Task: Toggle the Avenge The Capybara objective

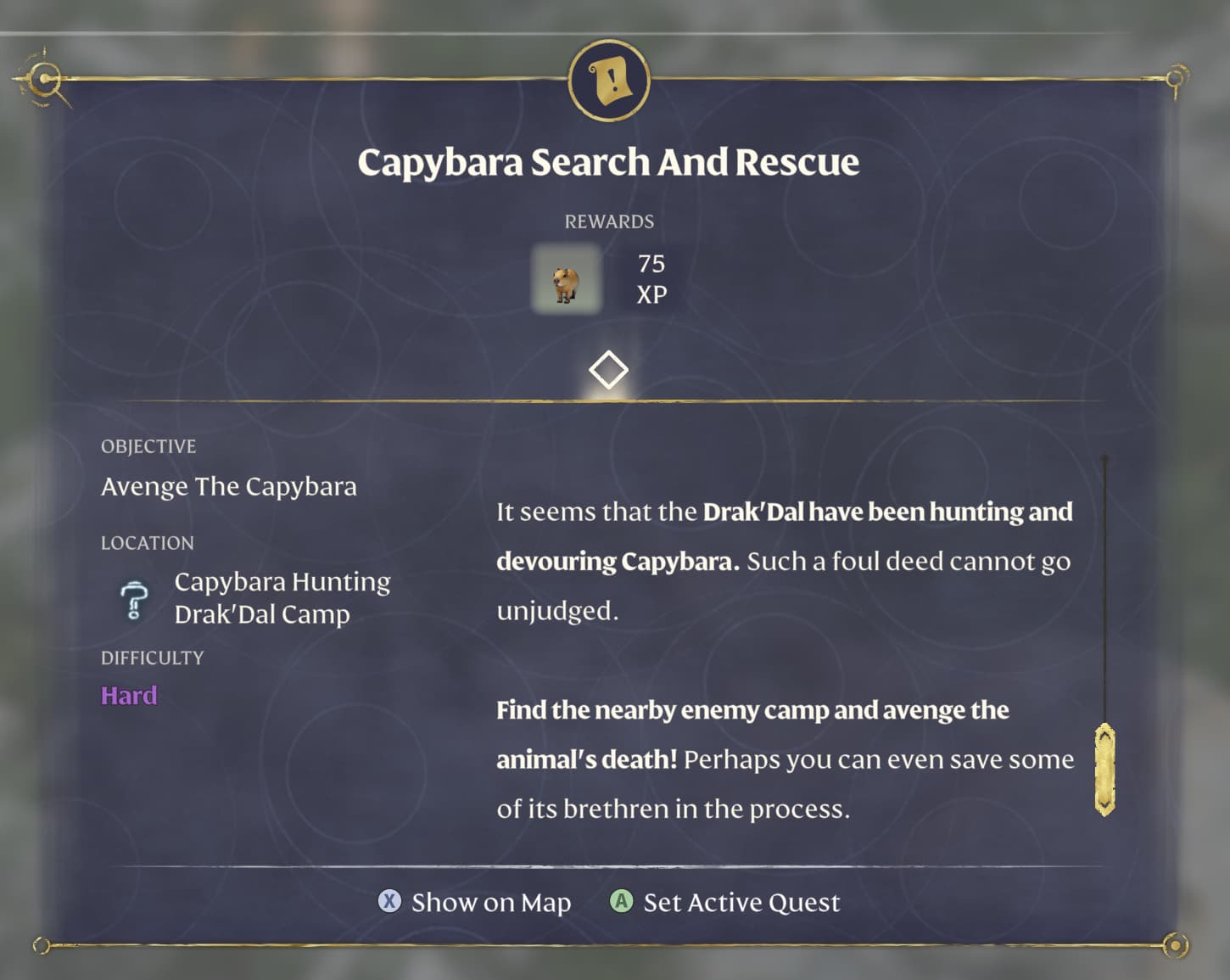Action: (x=229, y=486)
